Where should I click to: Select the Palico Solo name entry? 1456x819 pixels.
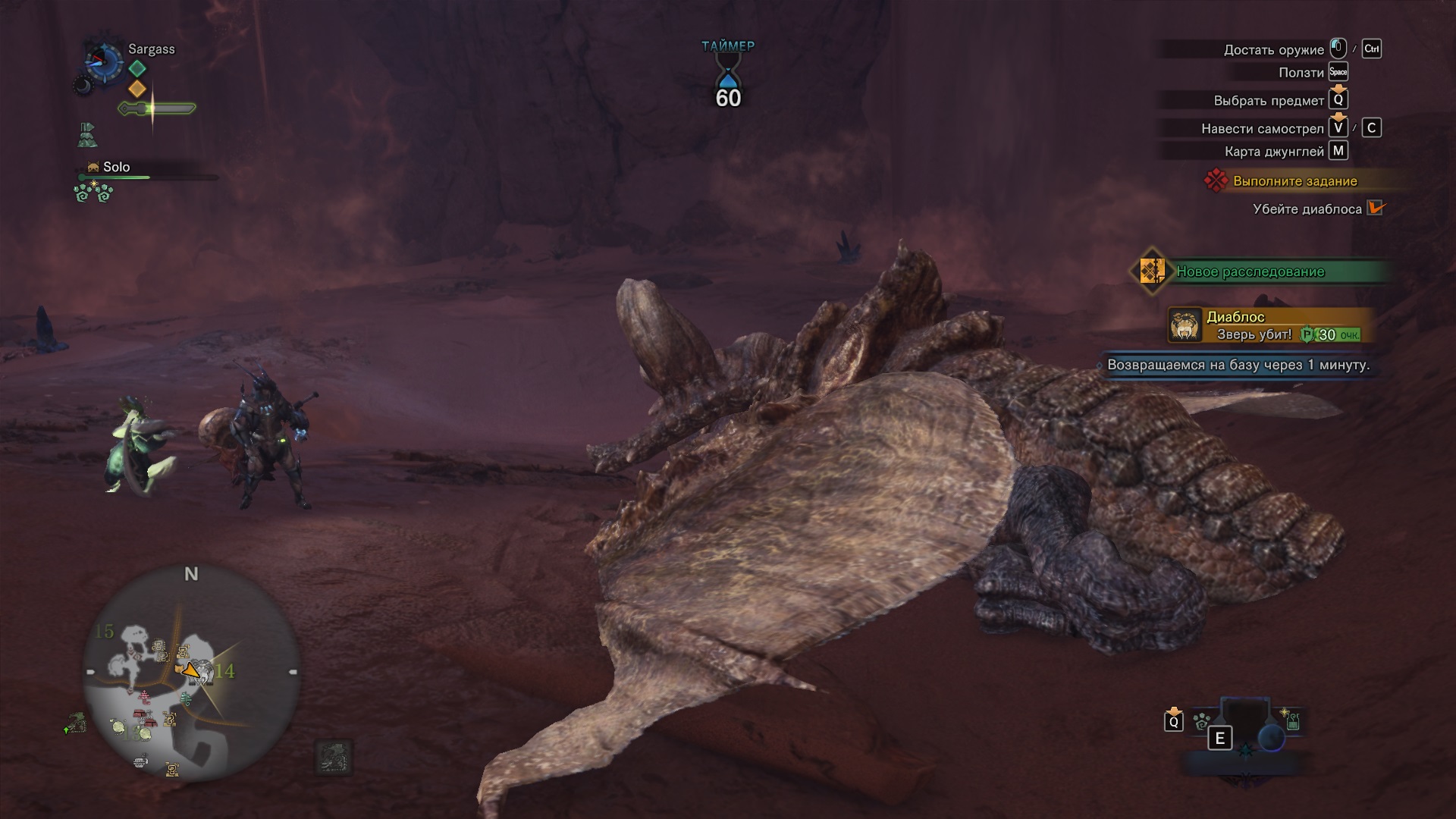tap(116, 167)
